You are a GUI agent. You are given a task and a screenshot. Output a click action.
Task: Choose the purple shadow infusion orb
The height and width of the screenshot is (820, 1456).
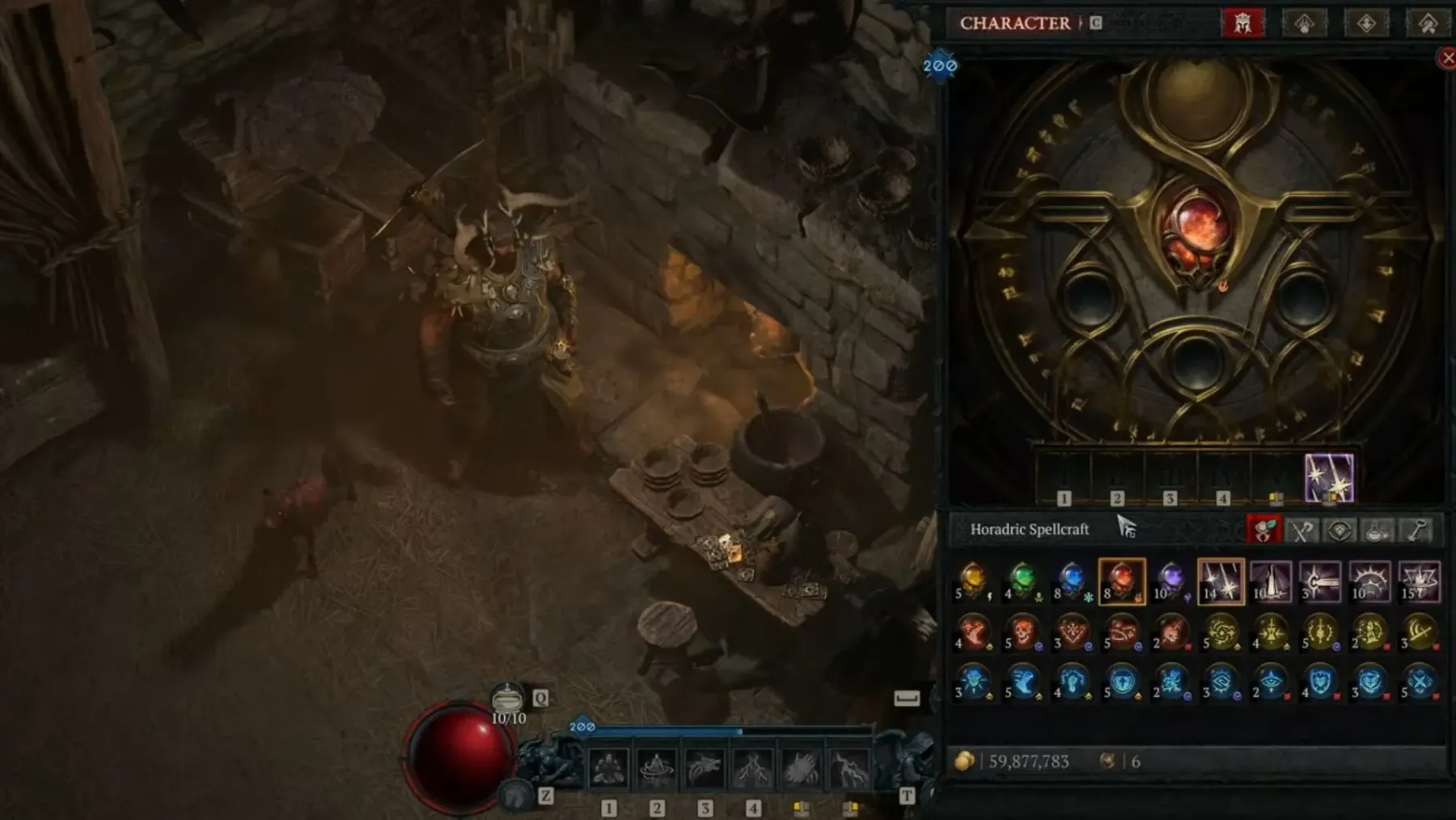tap(1170, 581)
